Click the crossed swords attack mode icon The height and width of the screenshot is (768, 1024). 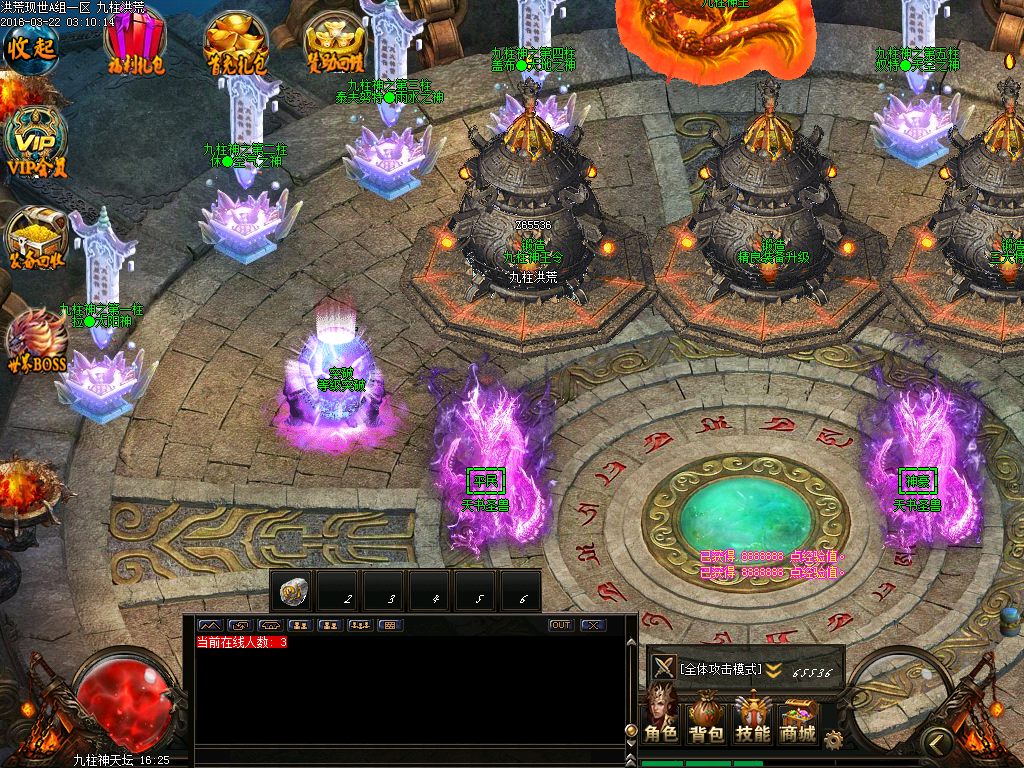(663, 667)
